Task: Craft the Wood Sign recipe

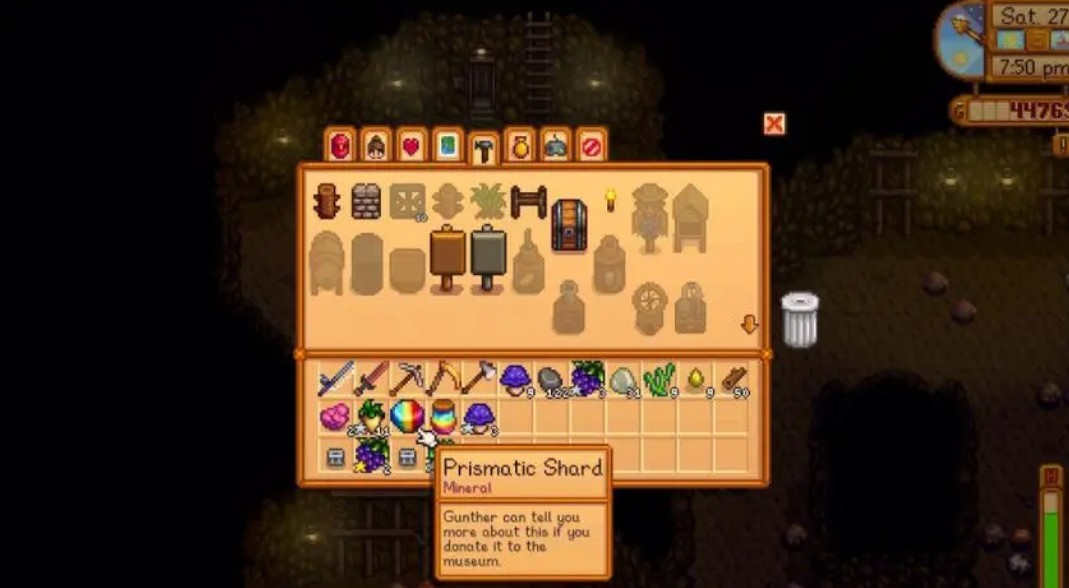Action: [x=448, y=257]
